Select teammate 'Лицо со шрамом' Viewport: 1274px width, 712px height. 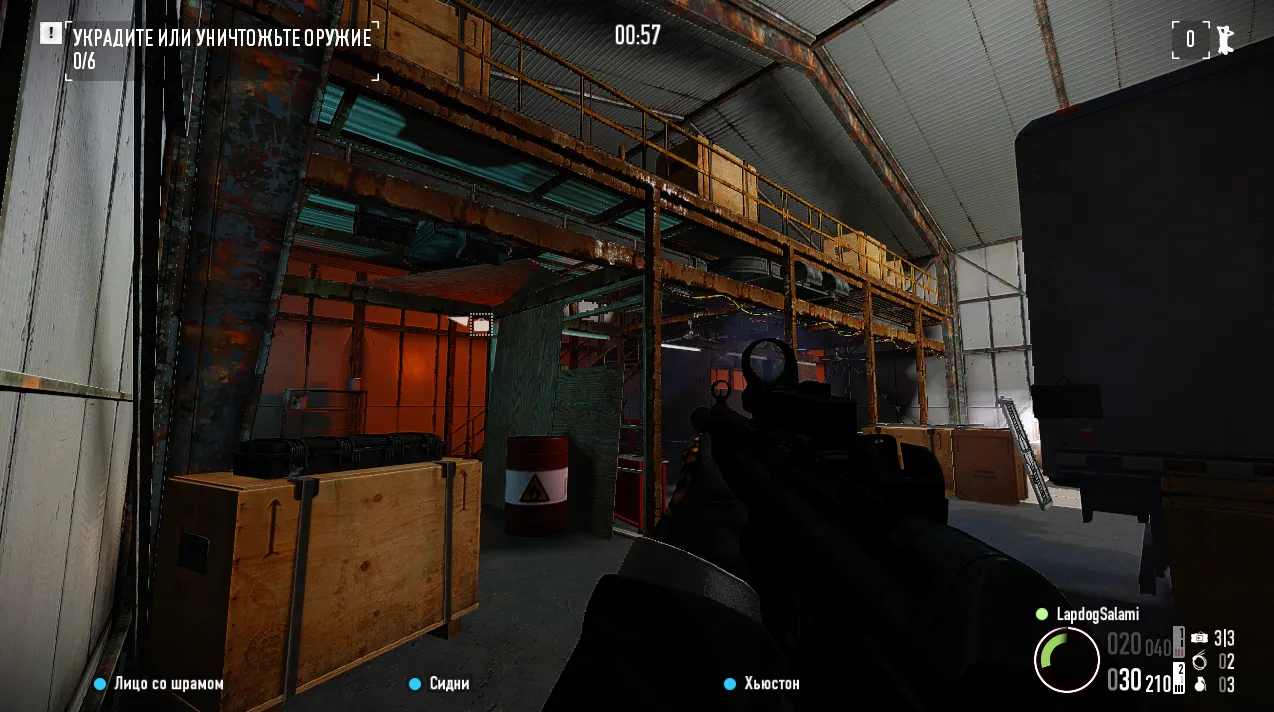click(168, 684)
